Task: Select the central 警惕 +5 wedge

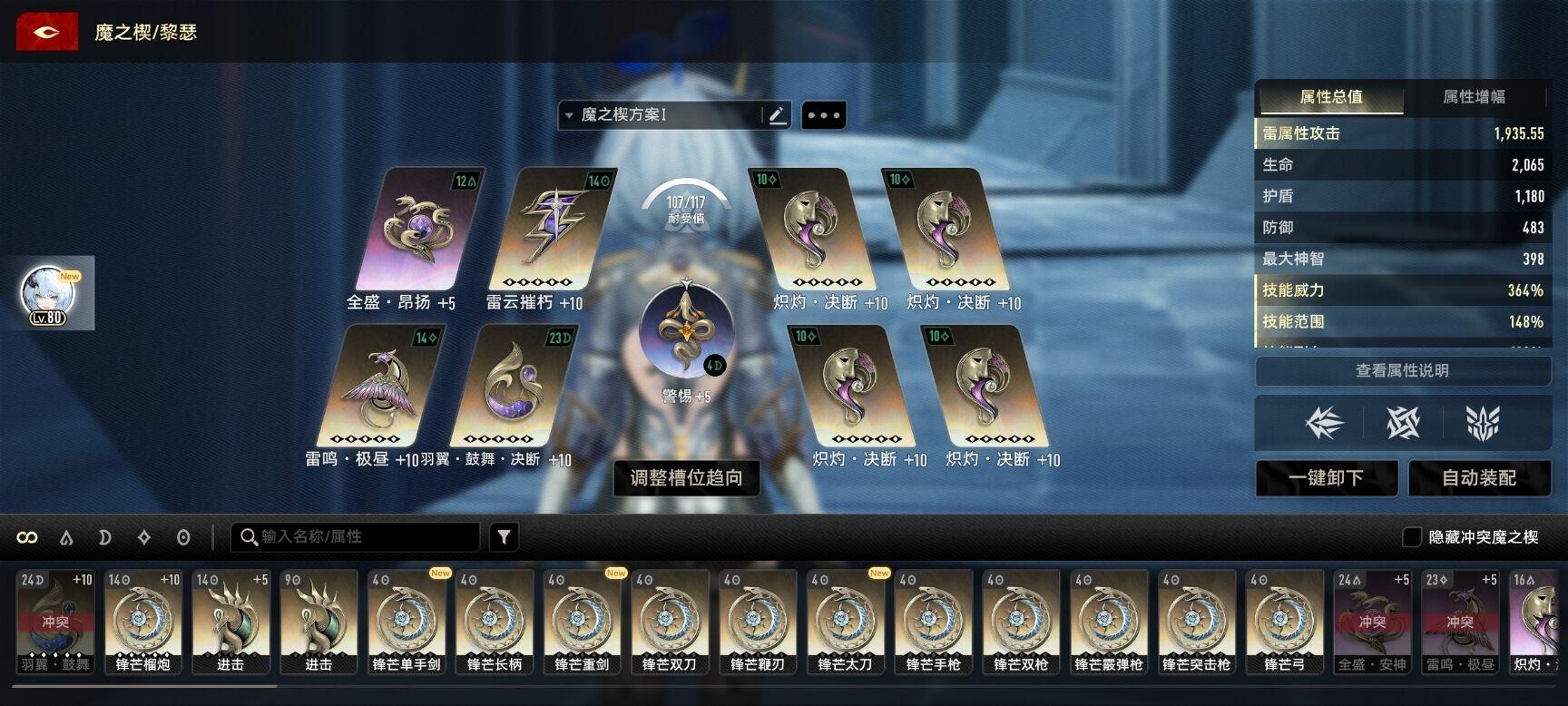Action: point(685,331)
